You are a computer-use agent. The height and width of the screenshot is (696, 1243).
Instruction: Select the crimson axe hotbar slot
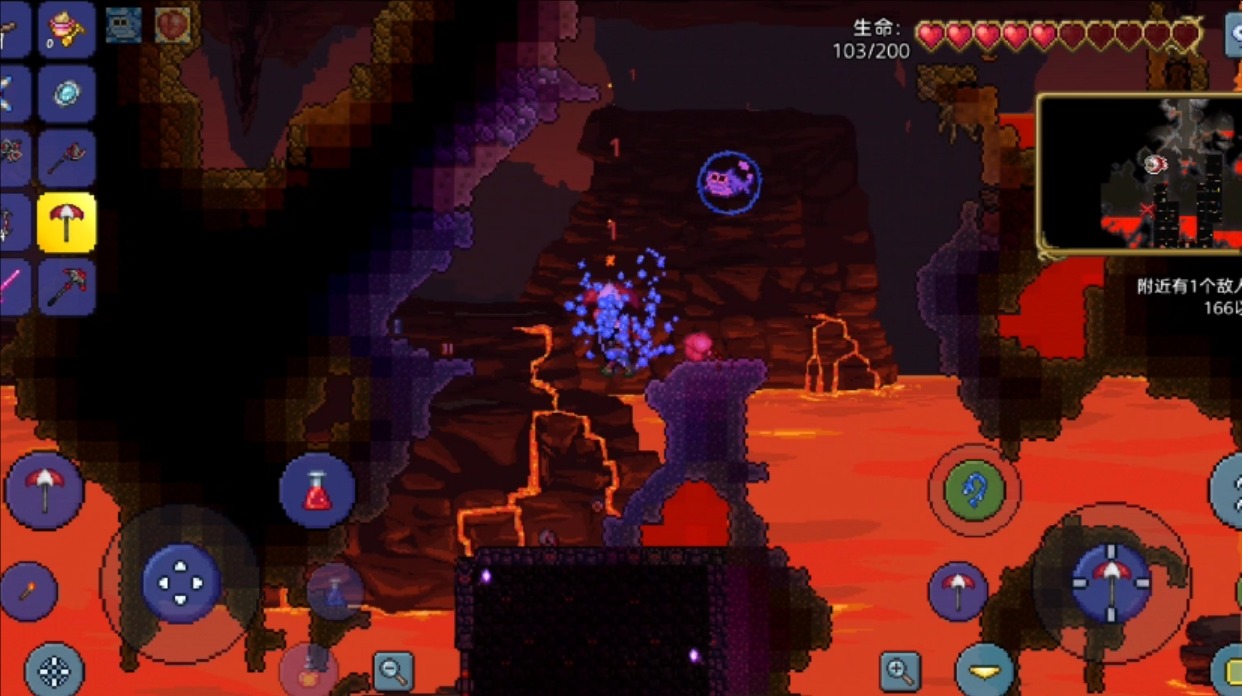(x=67, y=158)
